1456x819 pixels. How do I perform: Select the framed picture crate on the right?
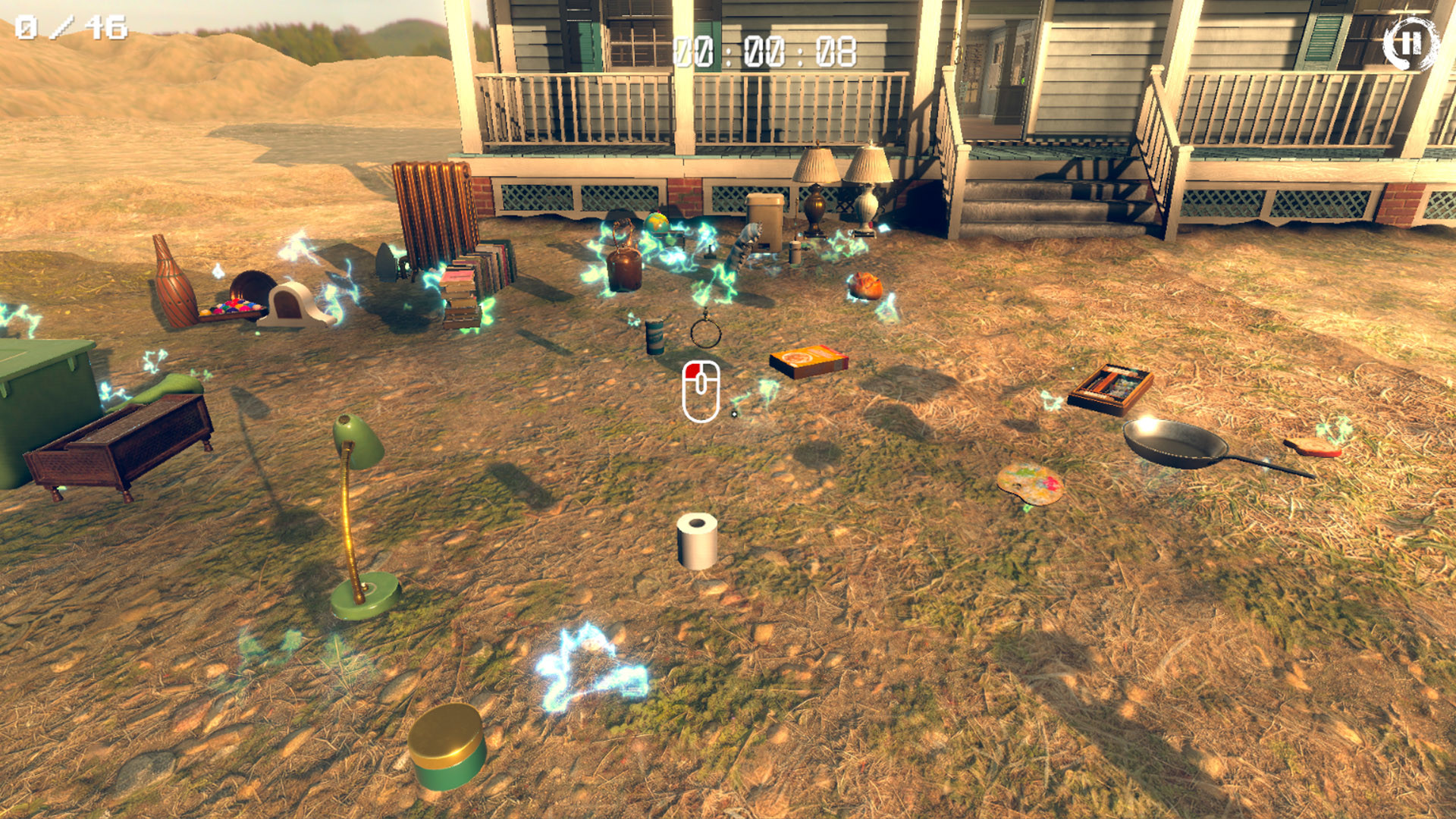tap(1112, 389)
